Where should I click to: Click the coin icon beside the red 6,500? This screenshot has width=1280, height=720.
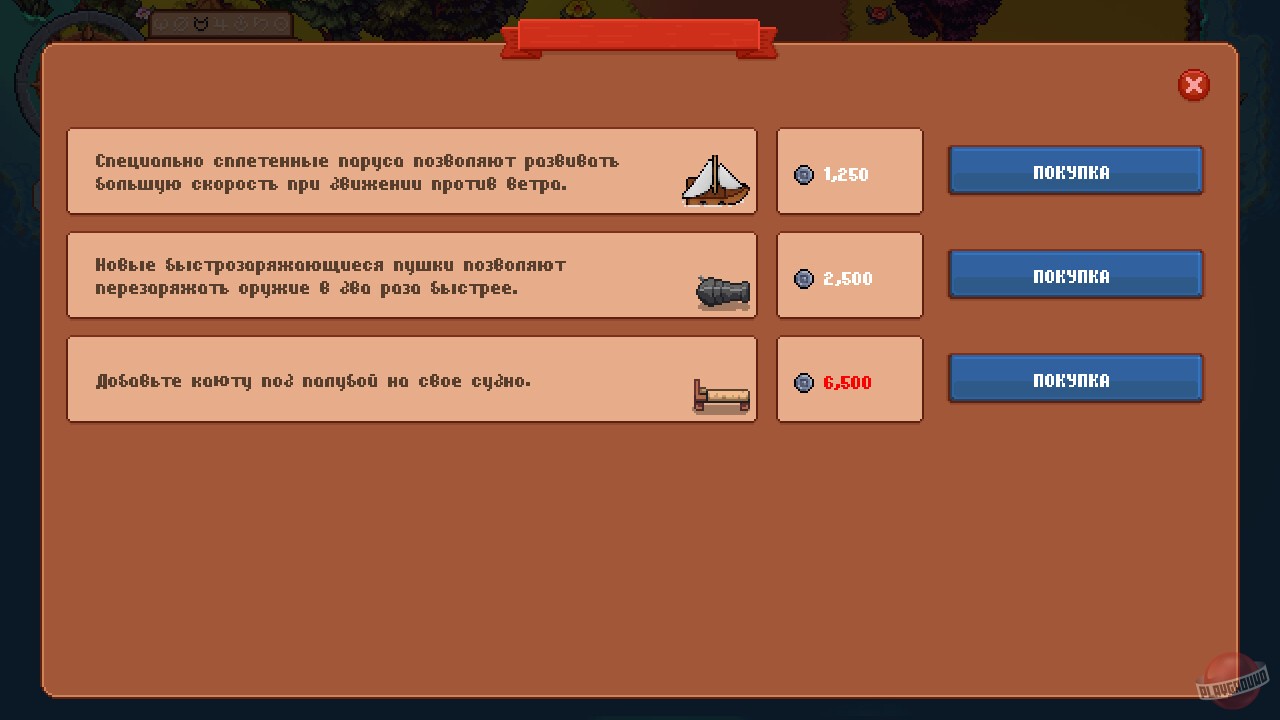(x=804, y=382)
